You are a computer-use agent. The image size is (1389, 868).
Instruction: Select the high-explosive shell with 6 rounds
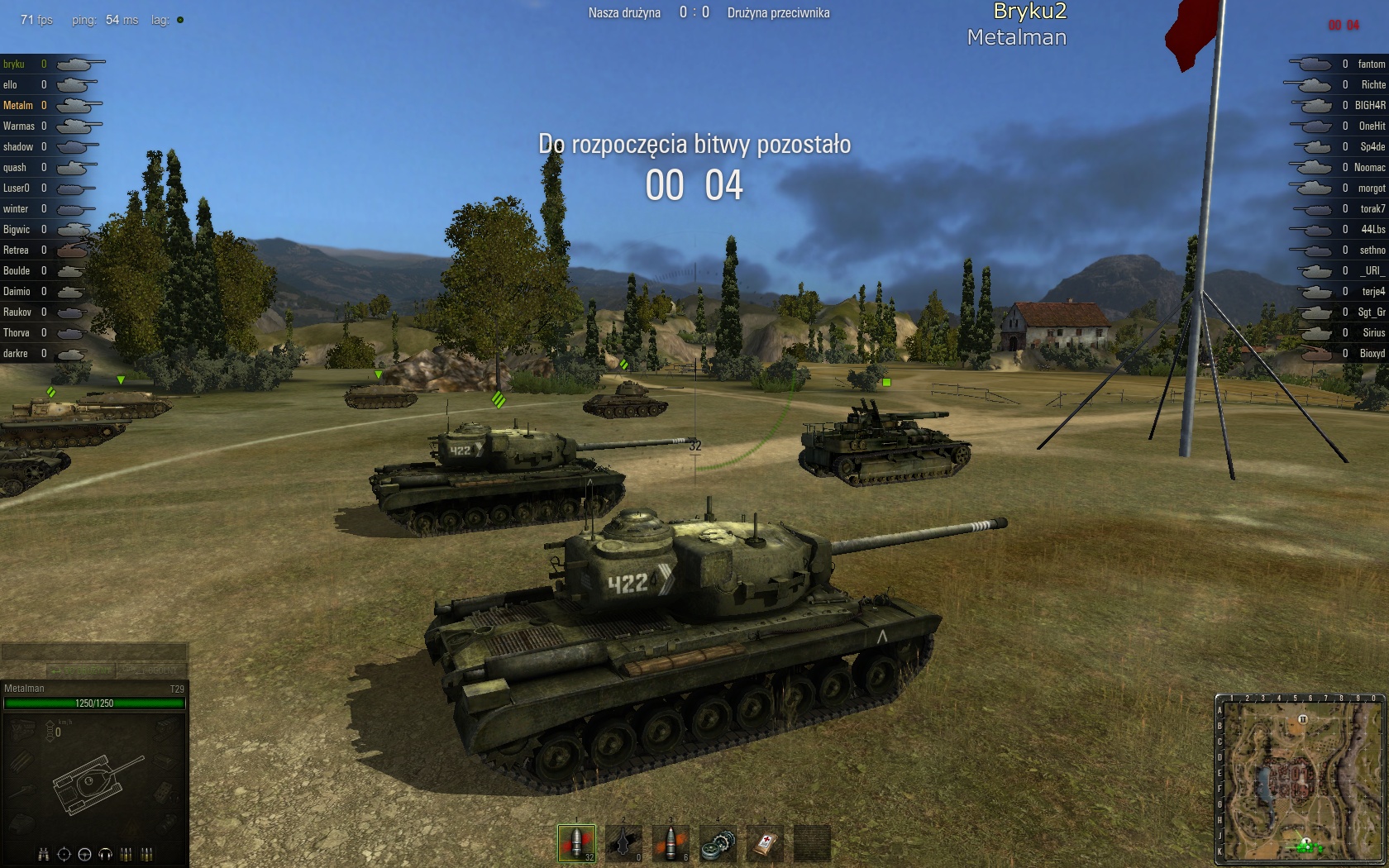click(x=671, y=843)
